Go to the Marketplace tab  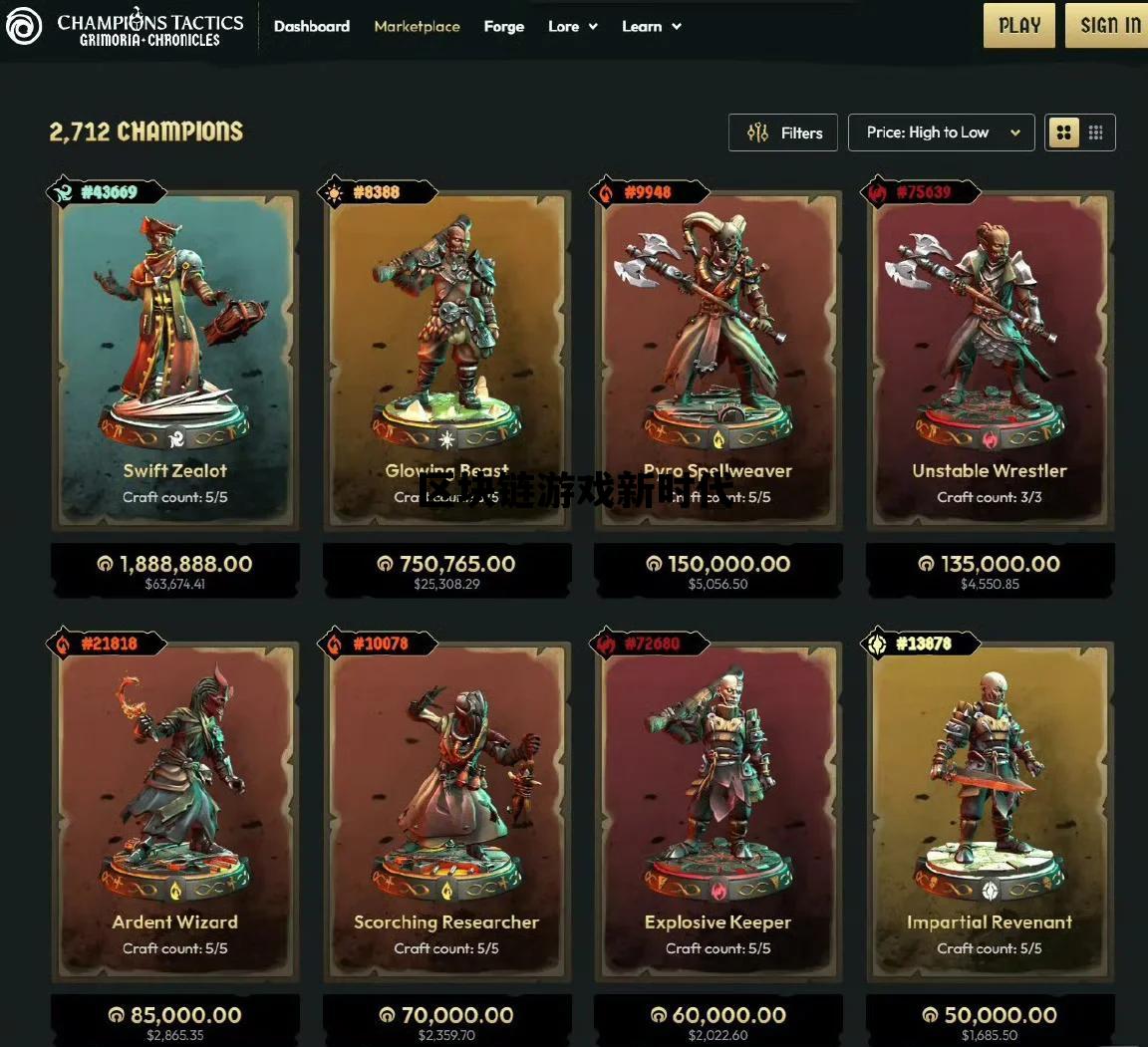(x=417, y=27)
